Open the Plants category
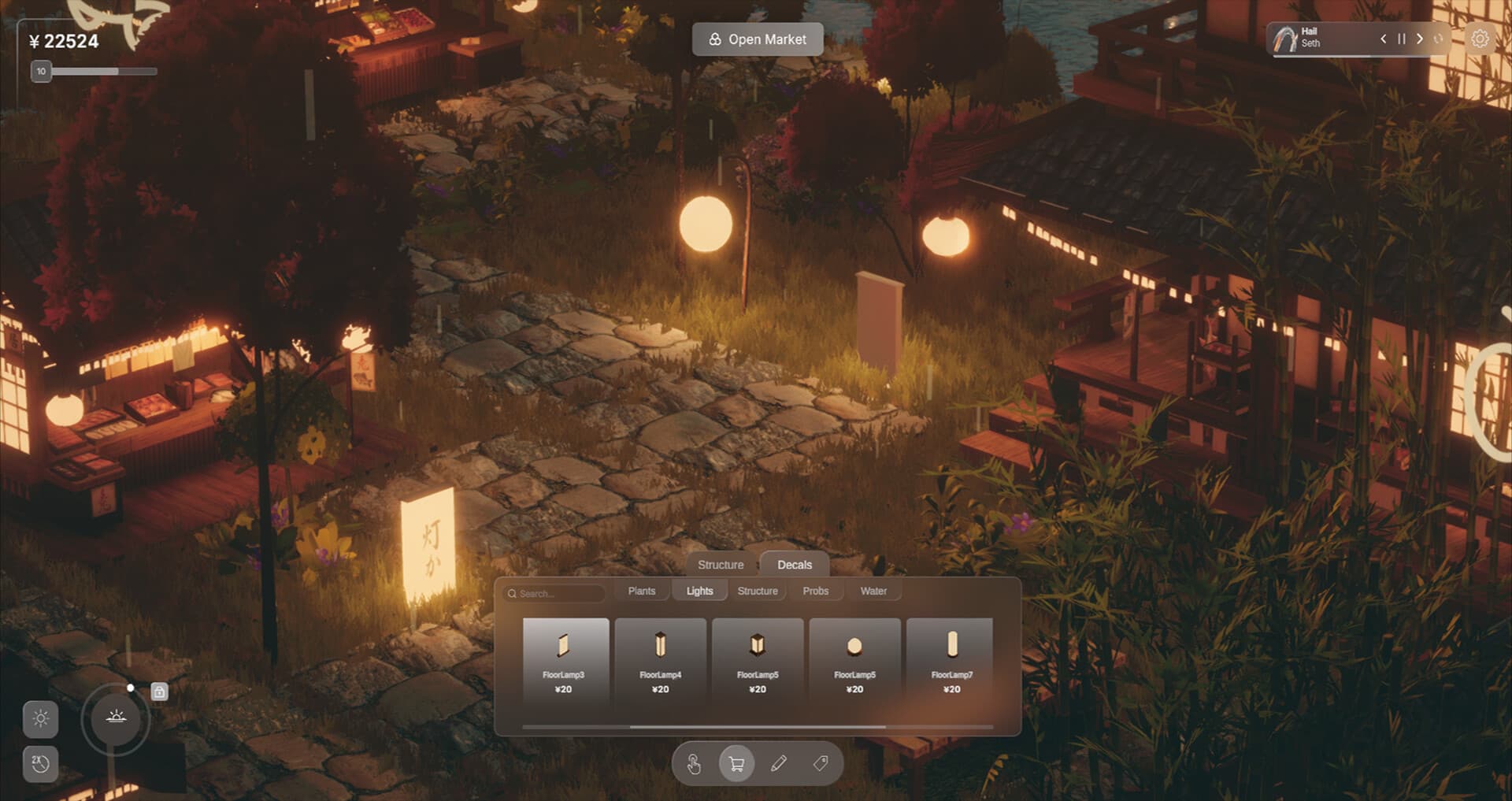 click(x=642, y=590)
